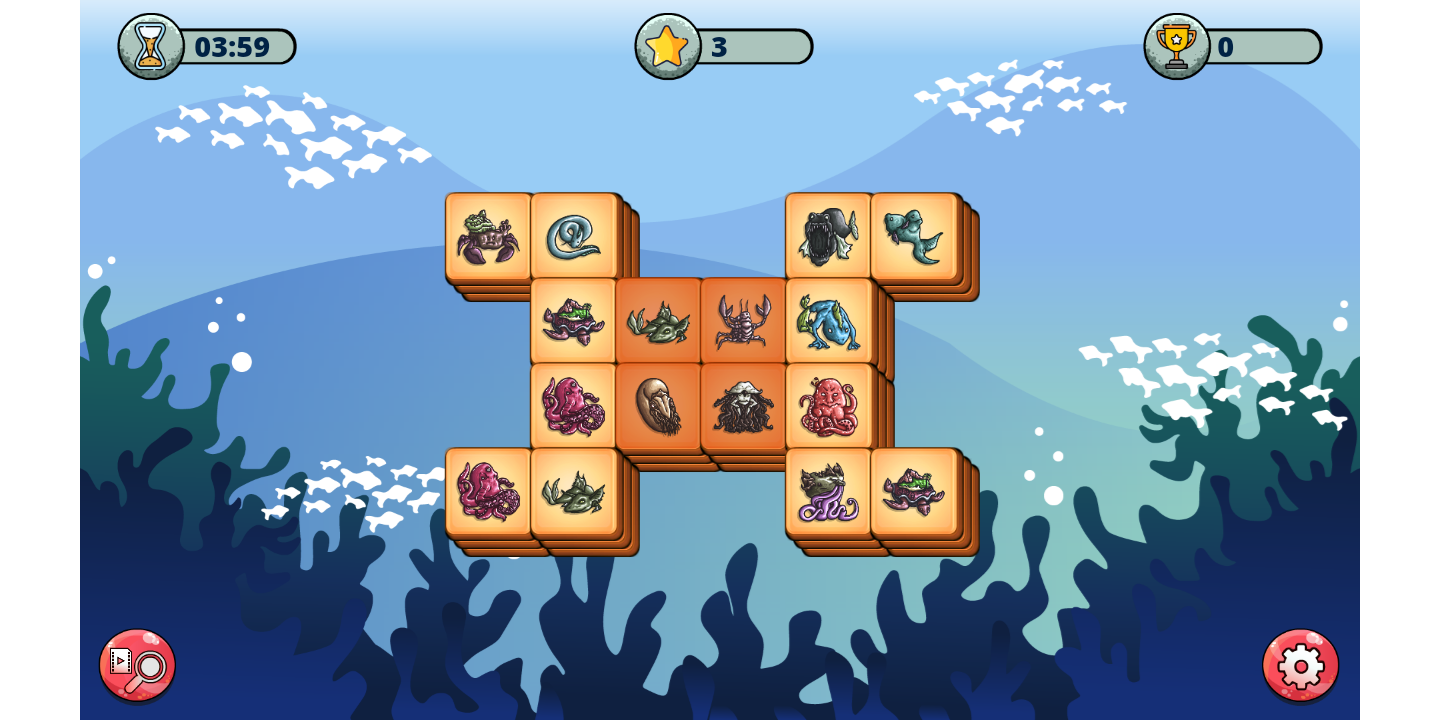Select the turtle tile in the second row

point(575,320)
